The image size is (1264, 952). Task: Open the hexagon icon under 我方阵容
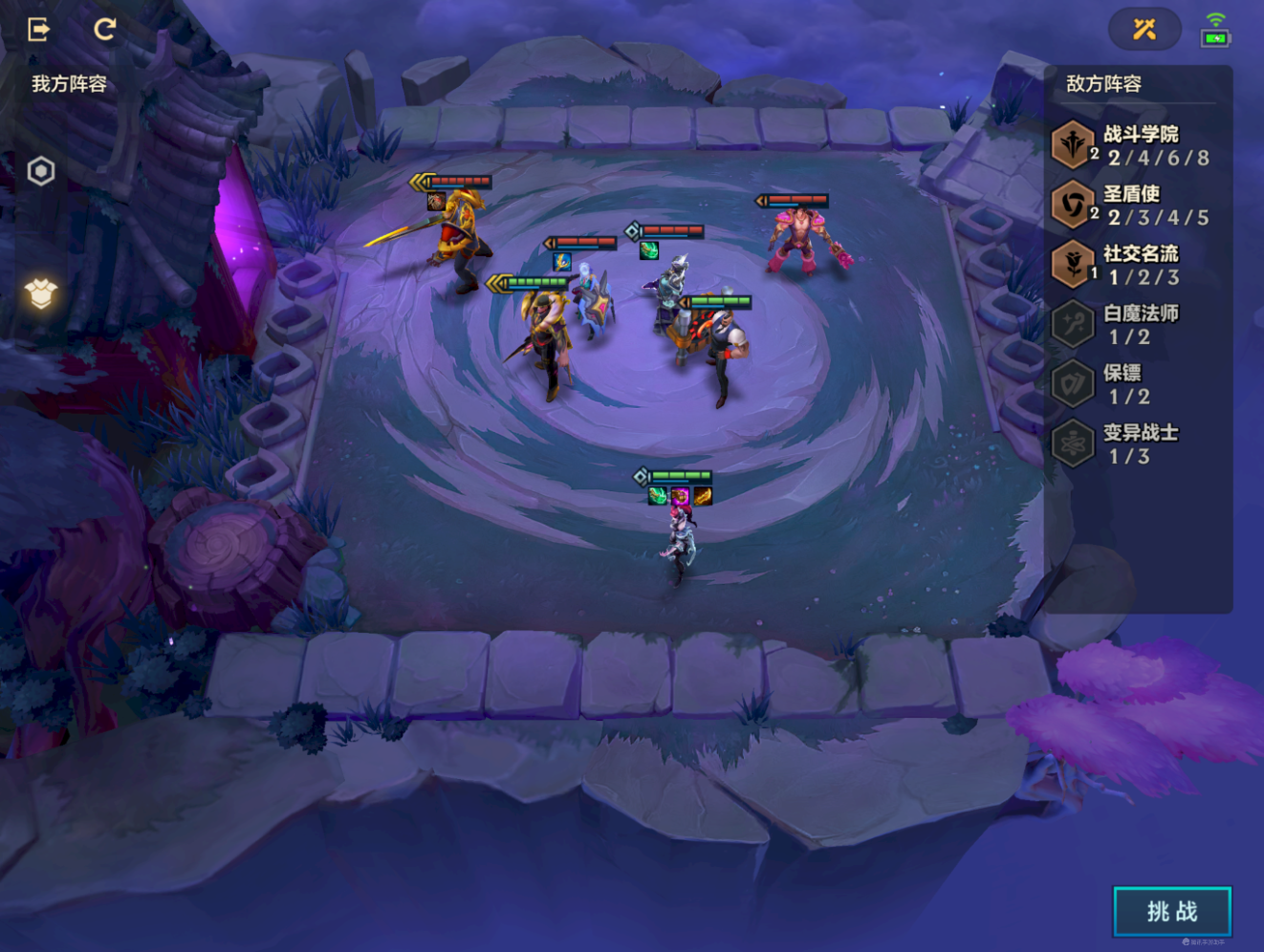pos(41,171)
